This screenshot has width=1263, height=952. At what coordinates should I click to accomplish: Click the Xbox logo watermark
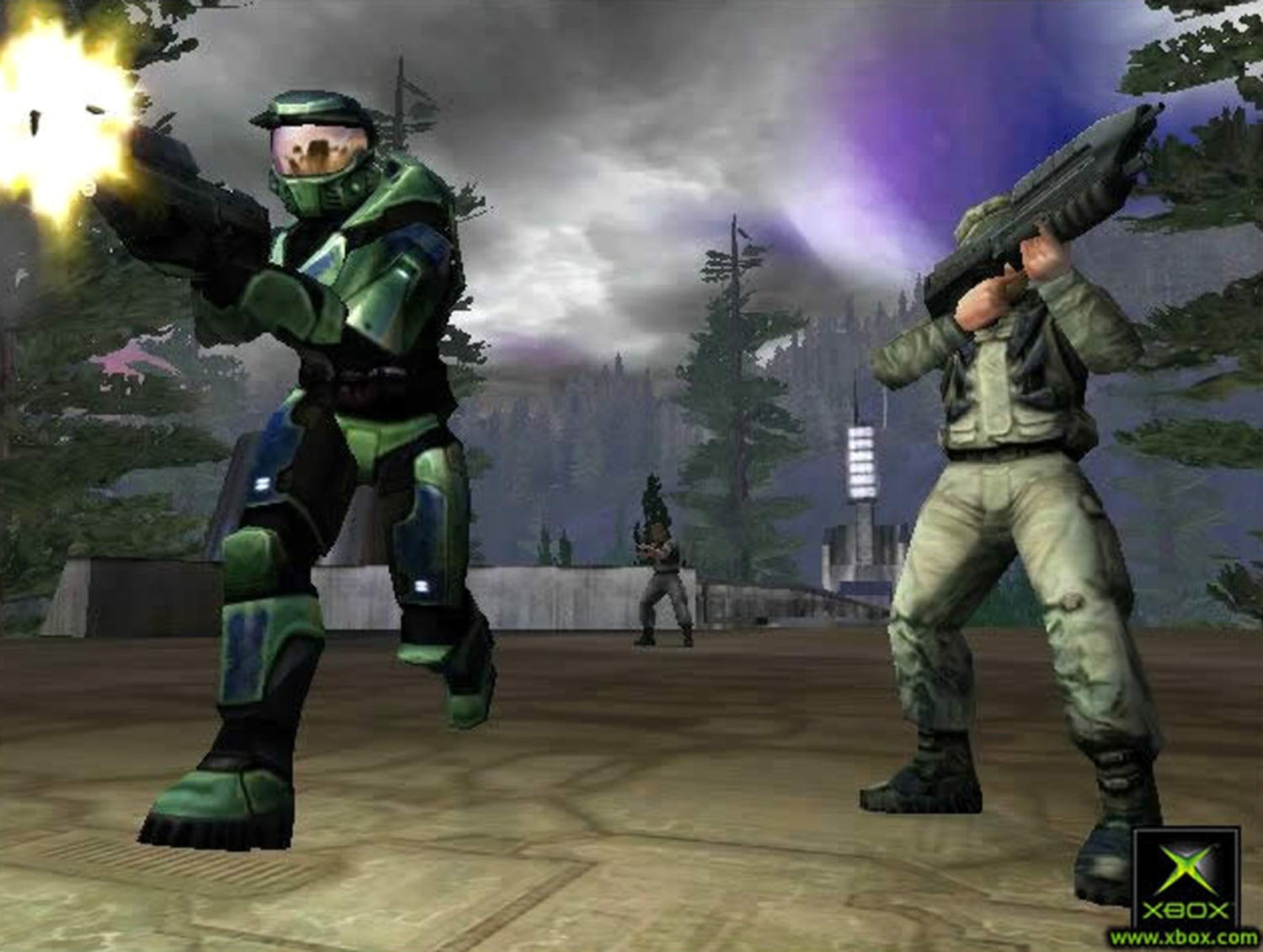pyautogui.click(x=1186, y=877)
